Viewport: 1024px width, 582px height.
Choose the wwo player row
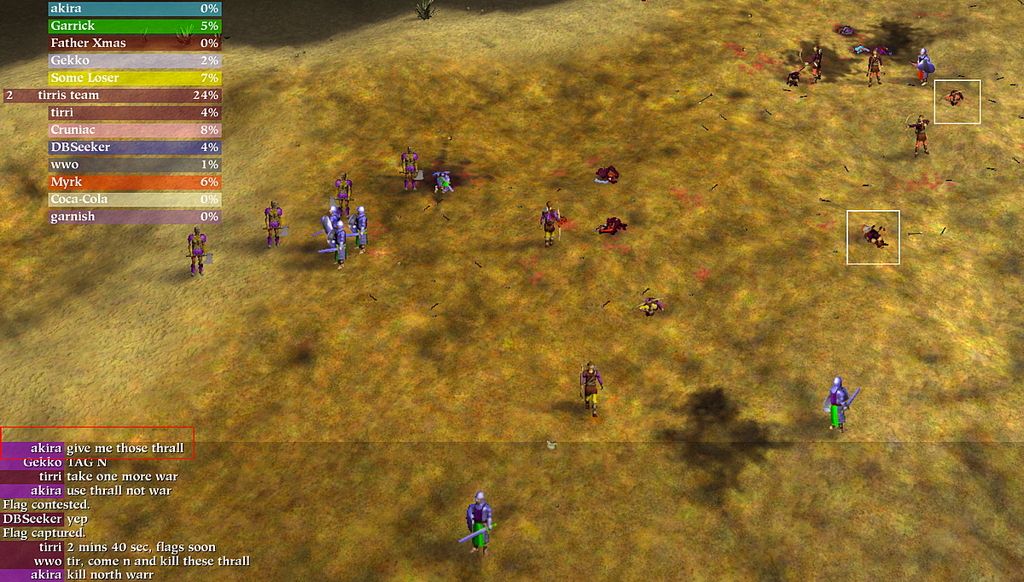(135, 164)
